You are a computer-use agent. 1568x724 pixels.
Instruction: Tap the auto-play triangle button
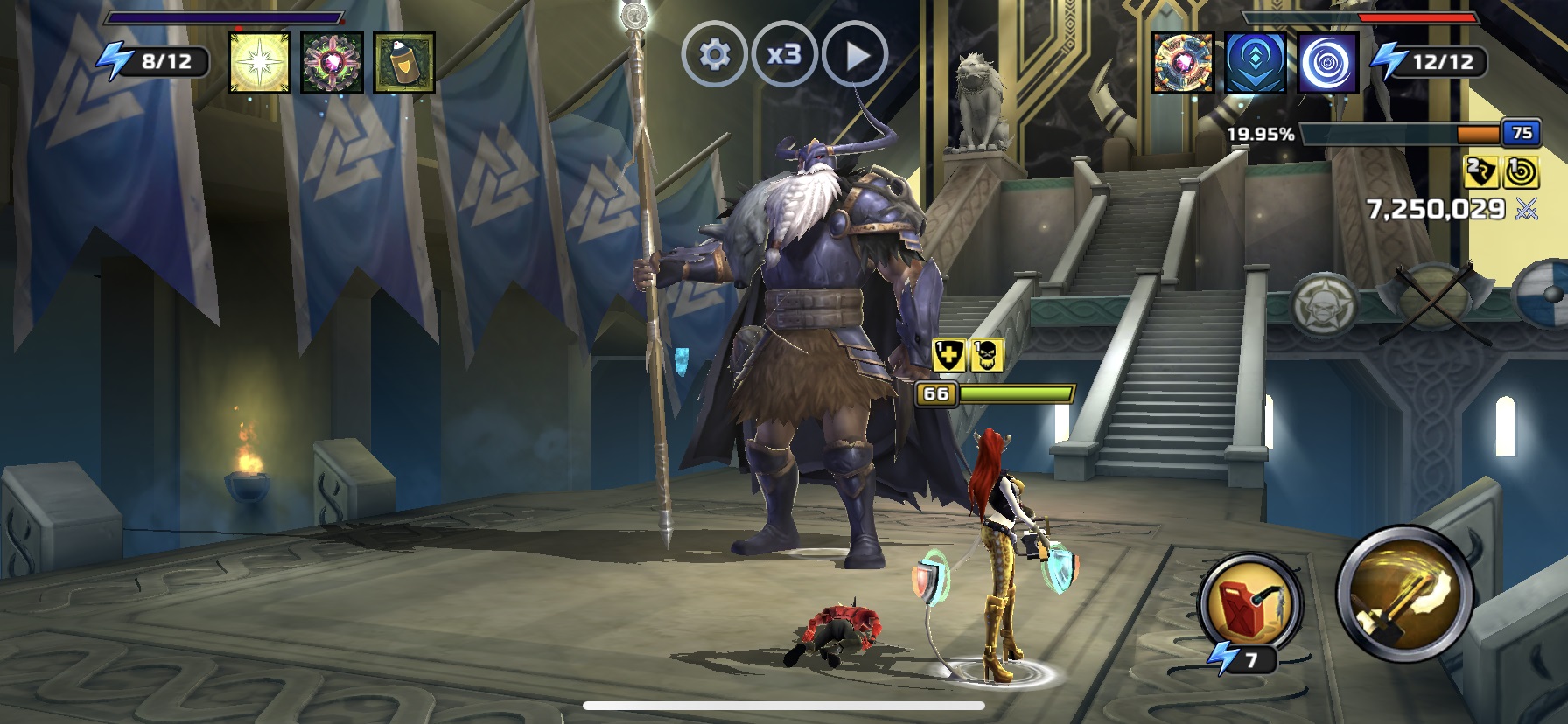click(x=855, y=55)
